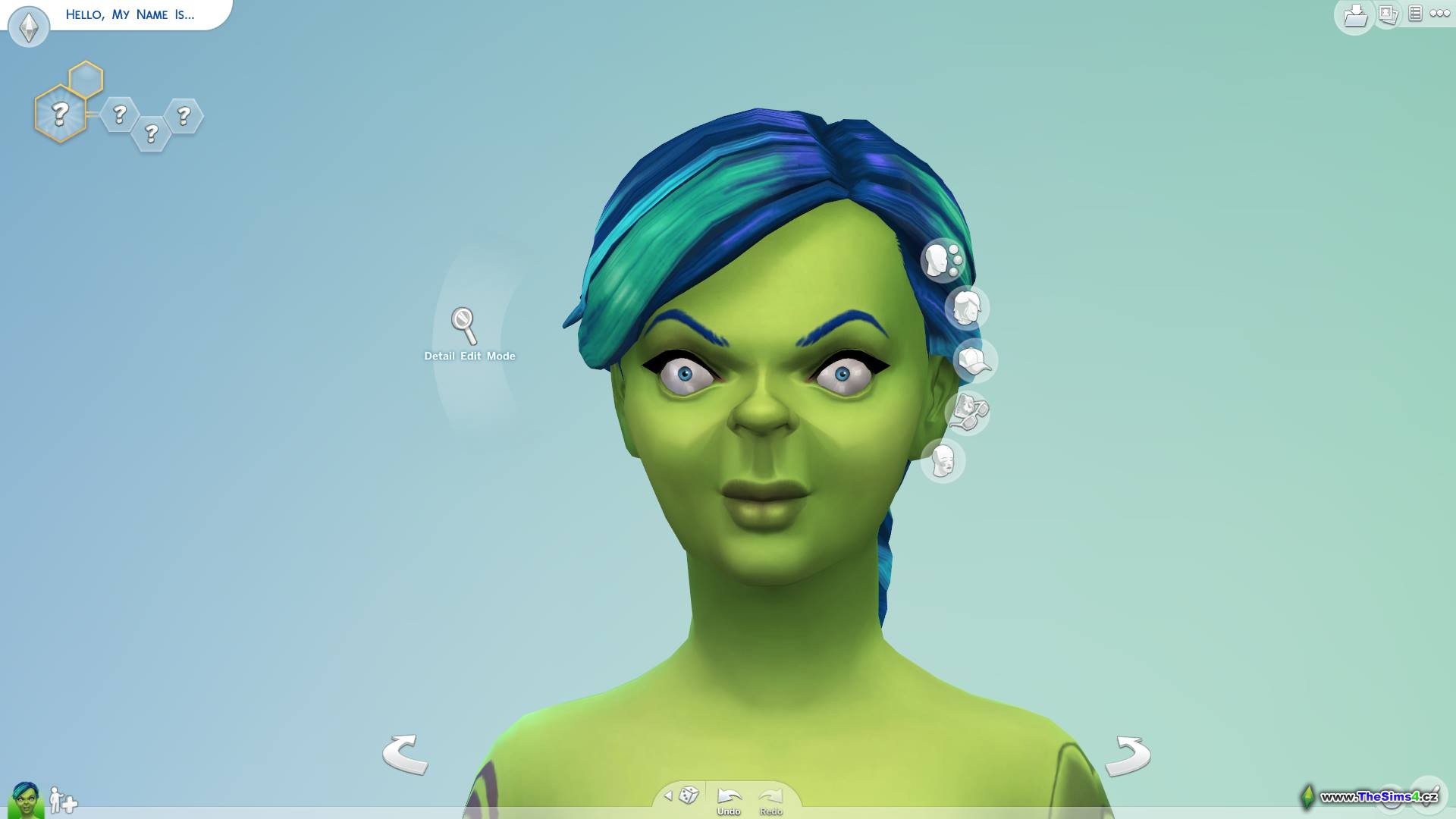Image resolution: width=1456 pixels, height=819 pixels.
Task: Select the hat category cap icon
Action: point(974,360)
